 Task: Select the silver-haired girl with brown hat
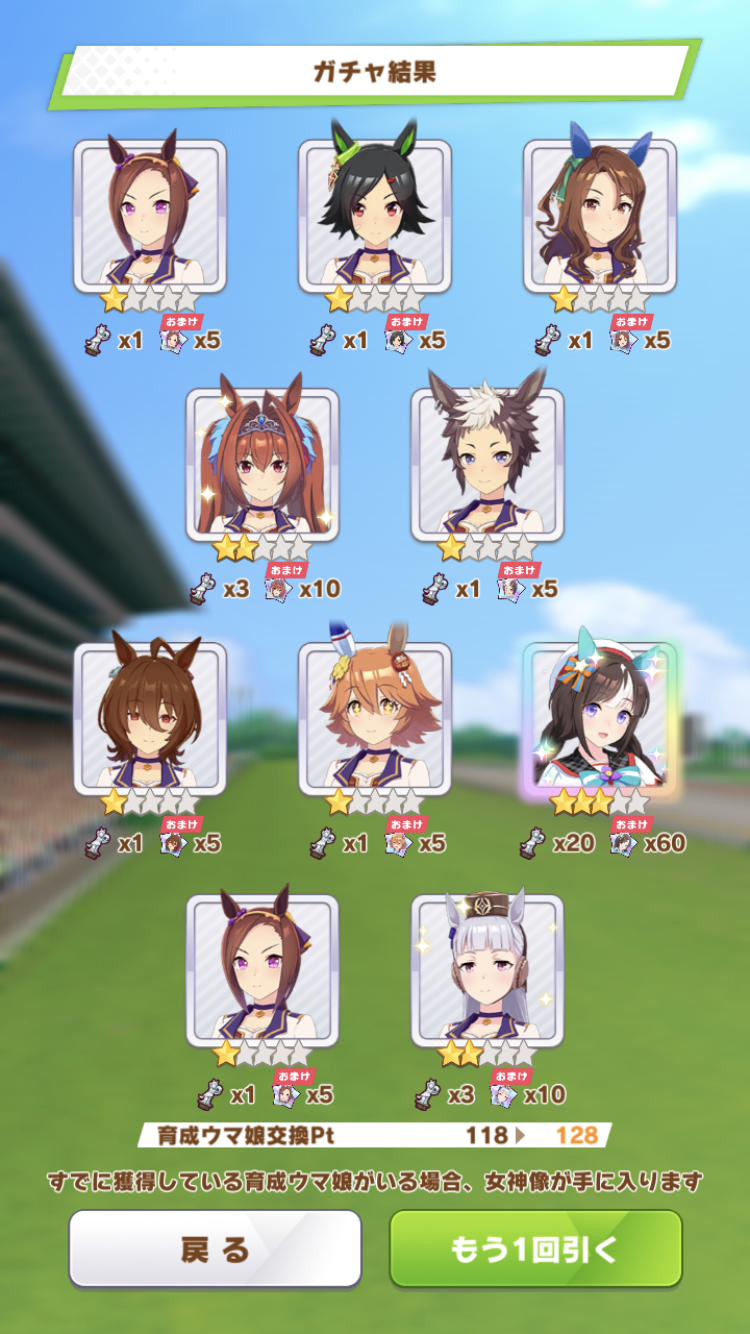coord(487,970)
